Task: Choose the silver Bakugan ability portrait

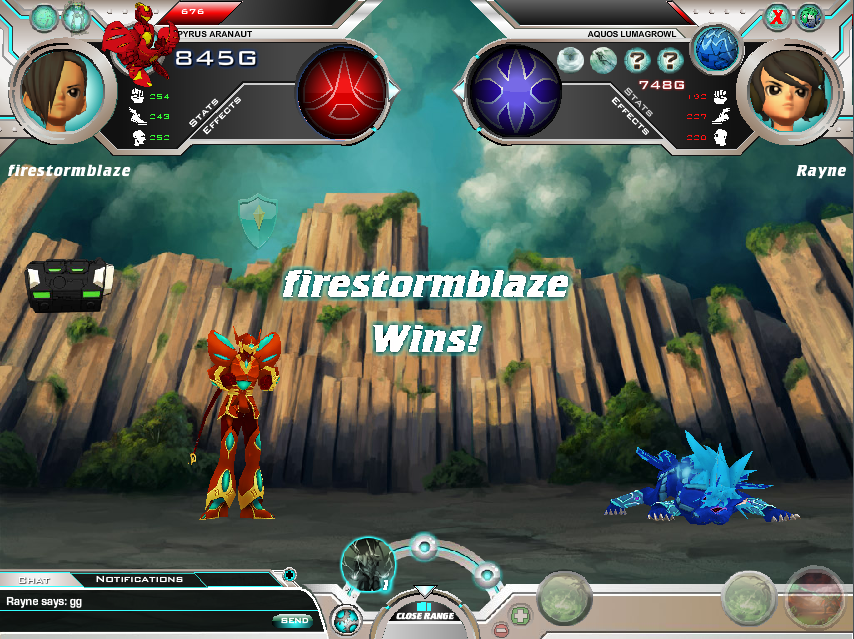Action: (x=364, y=565)
